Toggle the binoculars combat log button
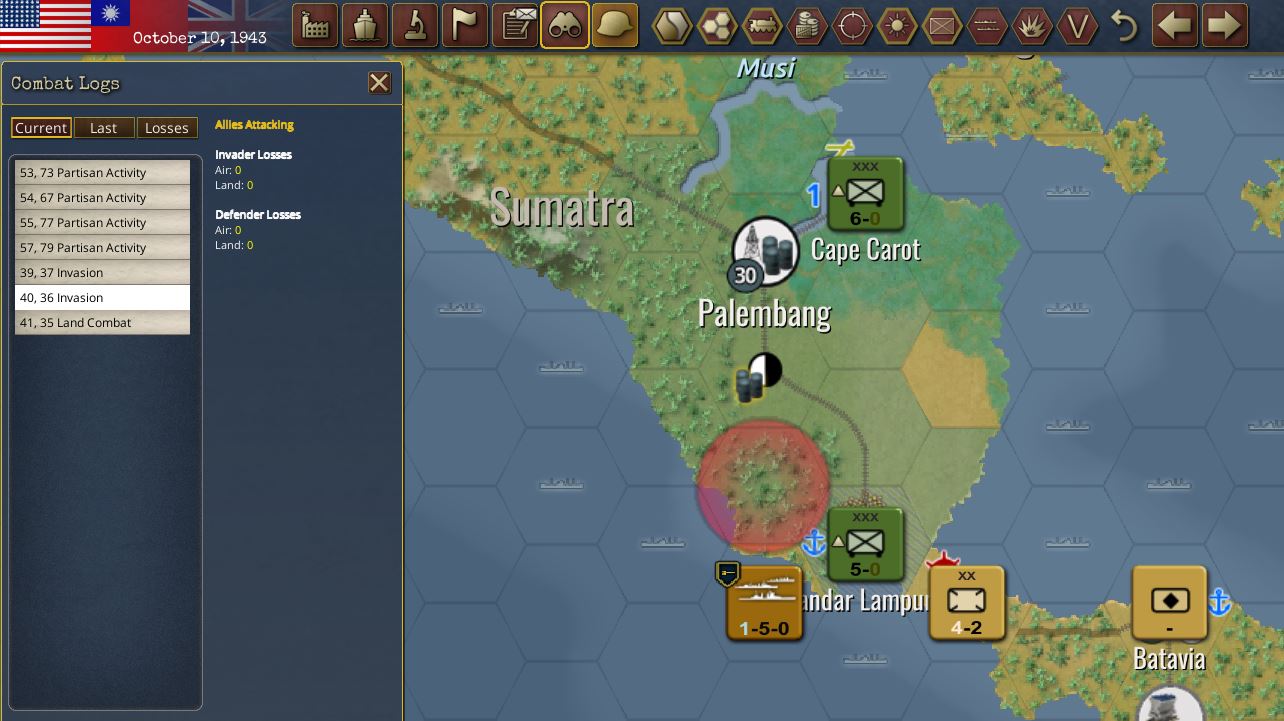 pos(565,26)
